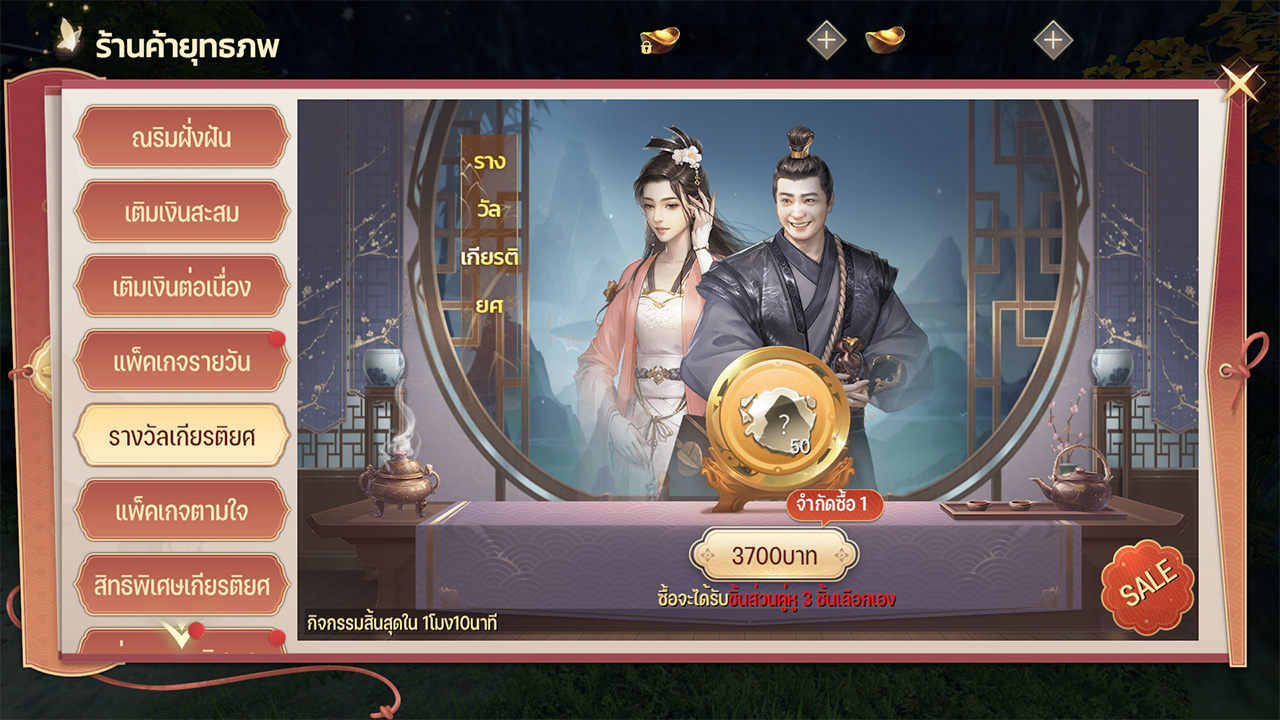1280x720 pixels.
Task: Buy the package for 3700บาท
Action: point(774,555)
